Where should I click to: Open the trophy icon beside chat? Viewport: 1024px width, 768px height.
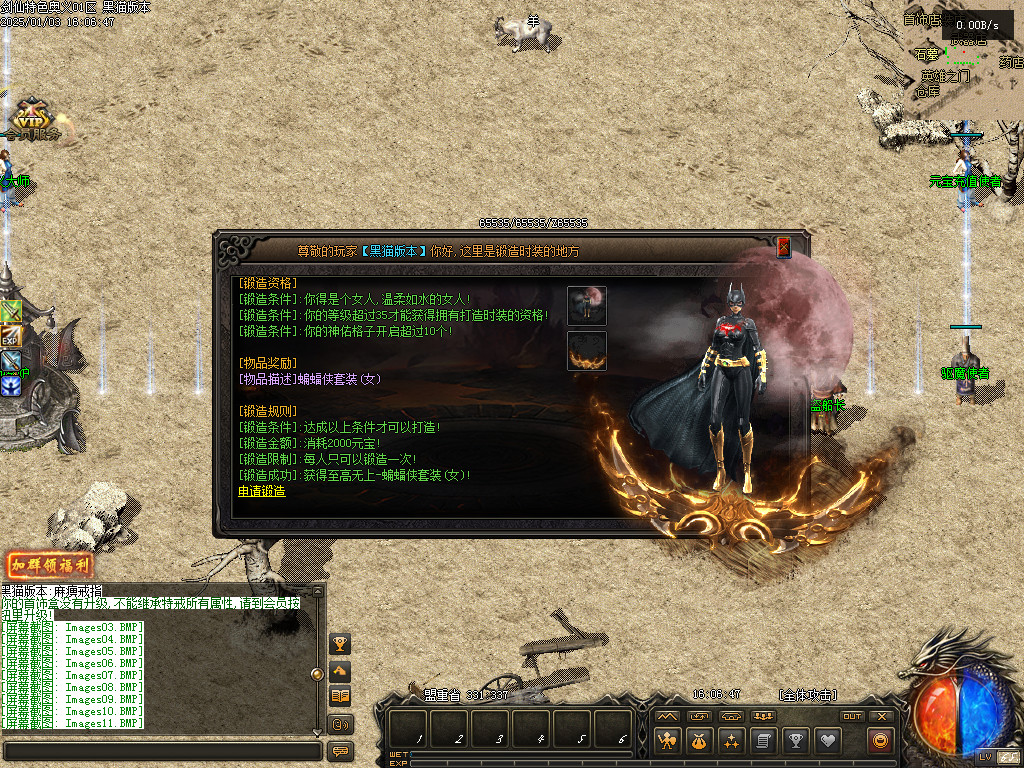pos(340,643)
